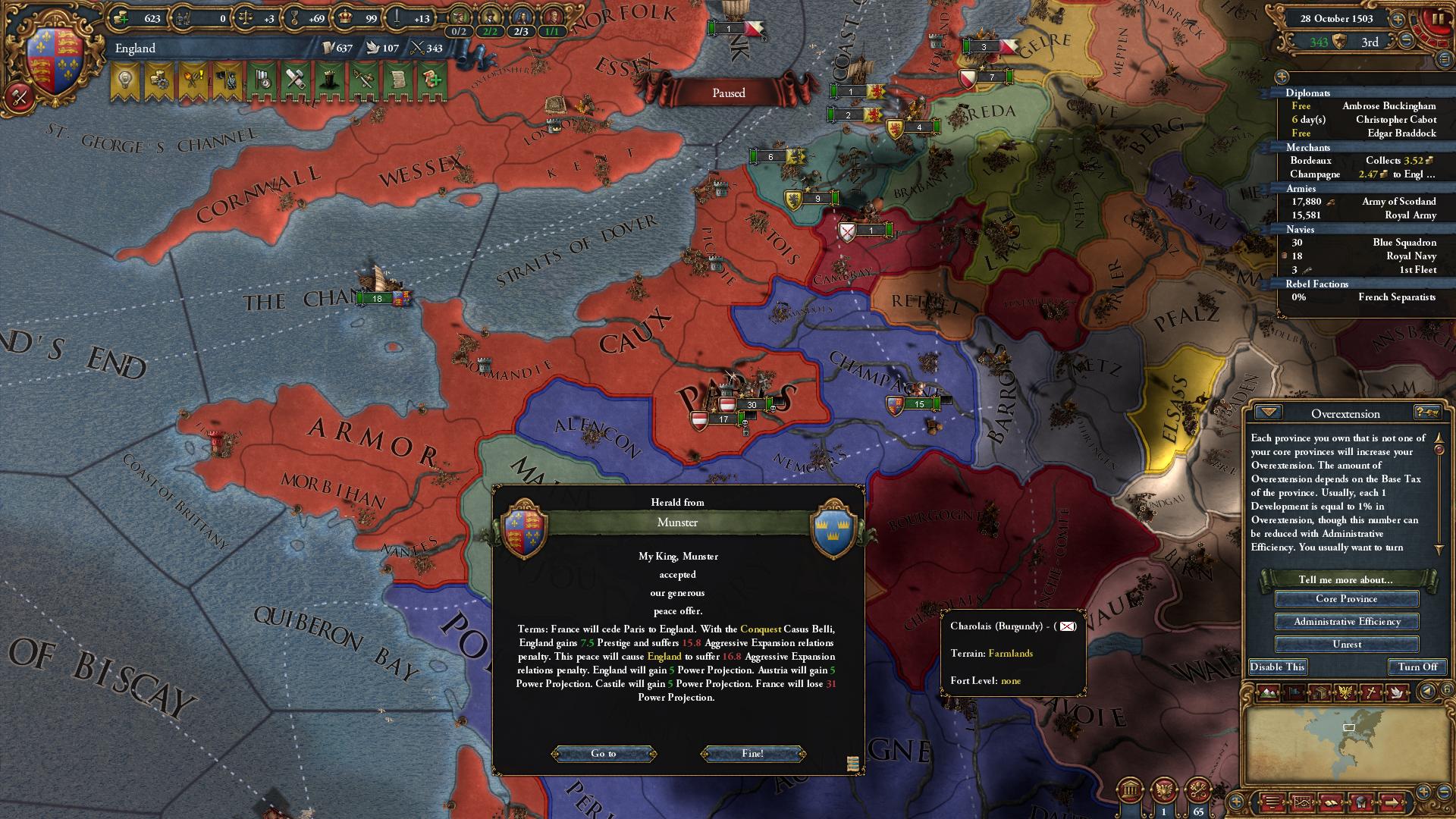Click Disable This on the Overextension hint
The width and height of the screenshot is (1456, 819).
coord(1278,667)
